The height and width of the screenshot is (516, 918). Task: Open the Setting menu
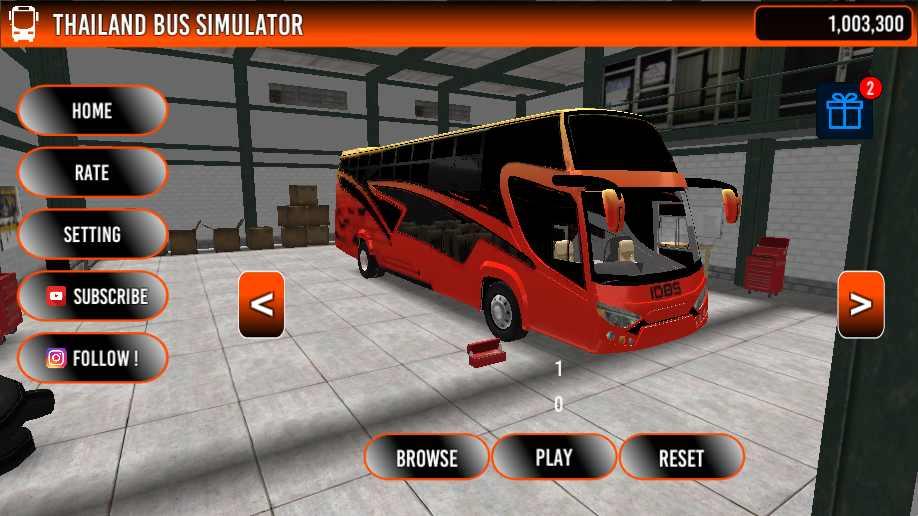(x=92, y=235)
